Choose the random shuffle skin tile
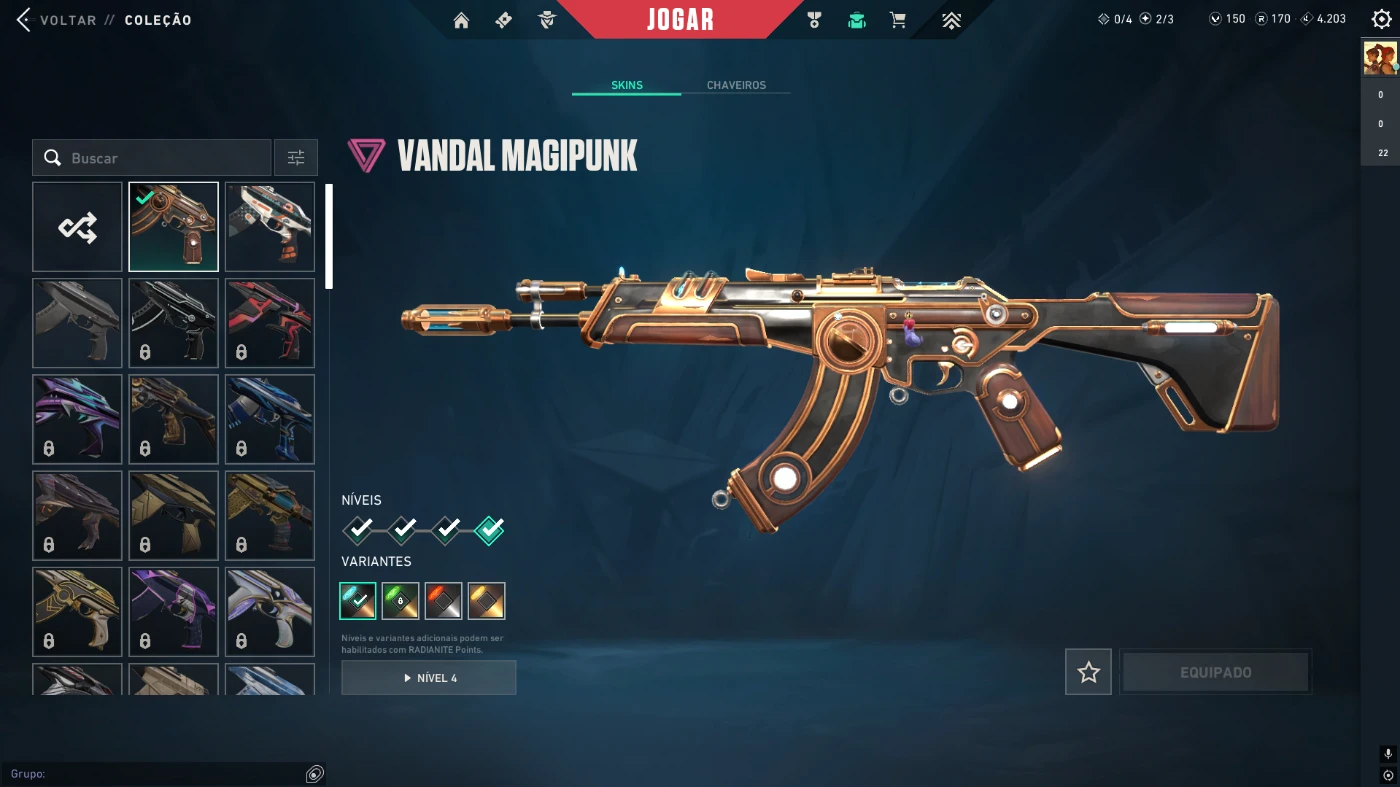 coord(77,227)
